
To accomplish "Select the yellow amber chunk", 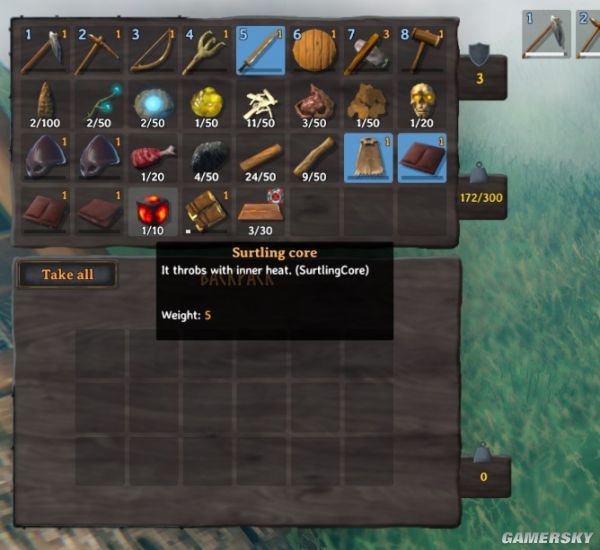I will [206, 104].
